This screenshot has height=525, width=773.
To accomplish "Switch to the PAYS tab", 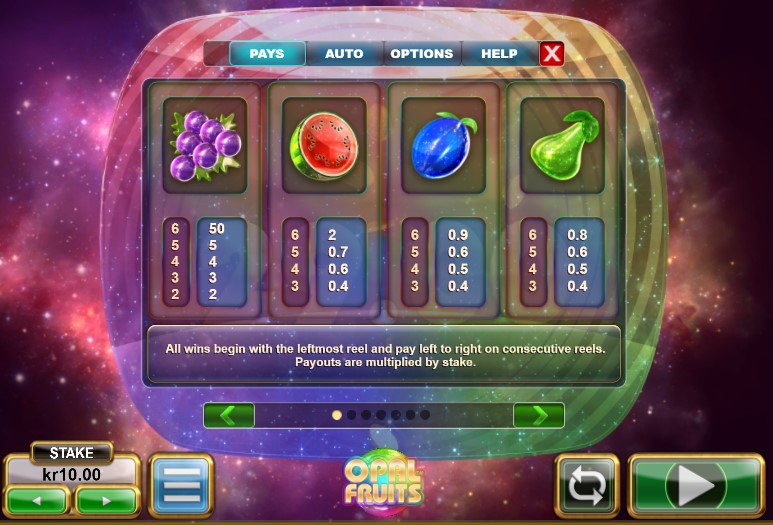I will 267,54.
